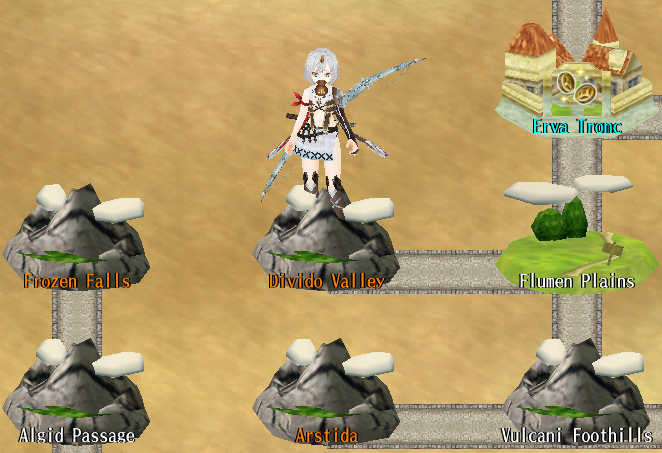Image resolution: width=662 pixels, height=453 pixels.
Task: Choose the Vulcani Foothills destination
Action: [x=577, y=392]
